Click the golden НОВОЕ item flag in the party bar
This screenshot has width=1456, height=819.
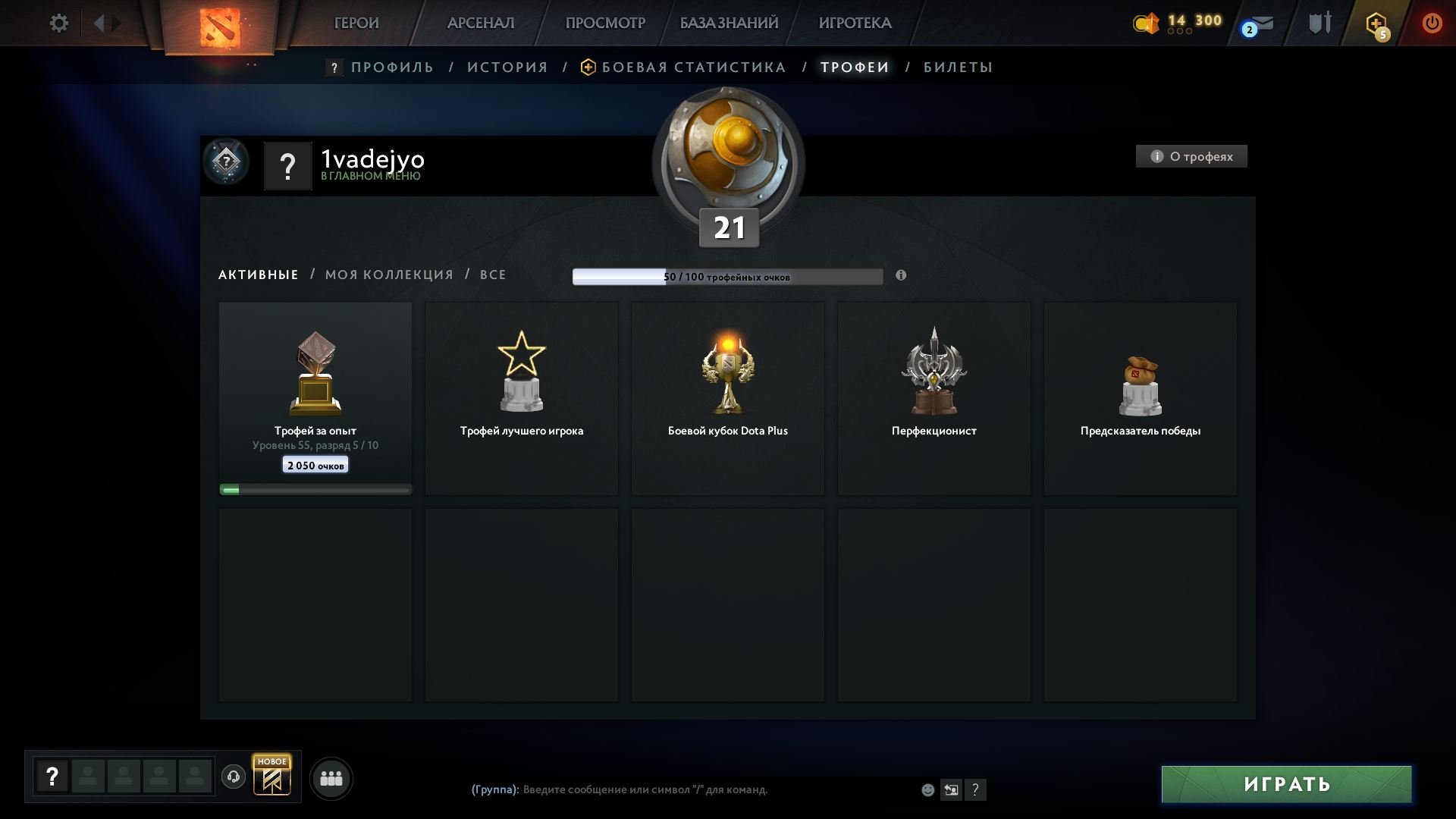[273, 777]
